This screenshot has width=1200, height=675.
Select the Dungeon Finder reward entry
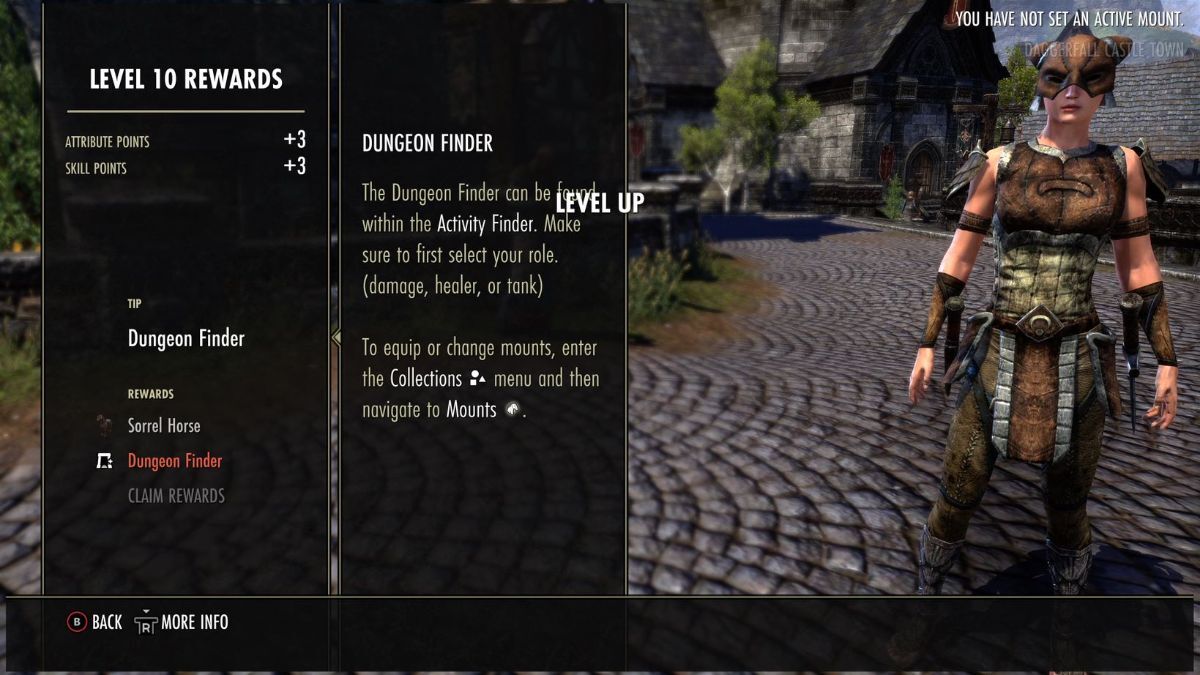(x=175, y=461)
